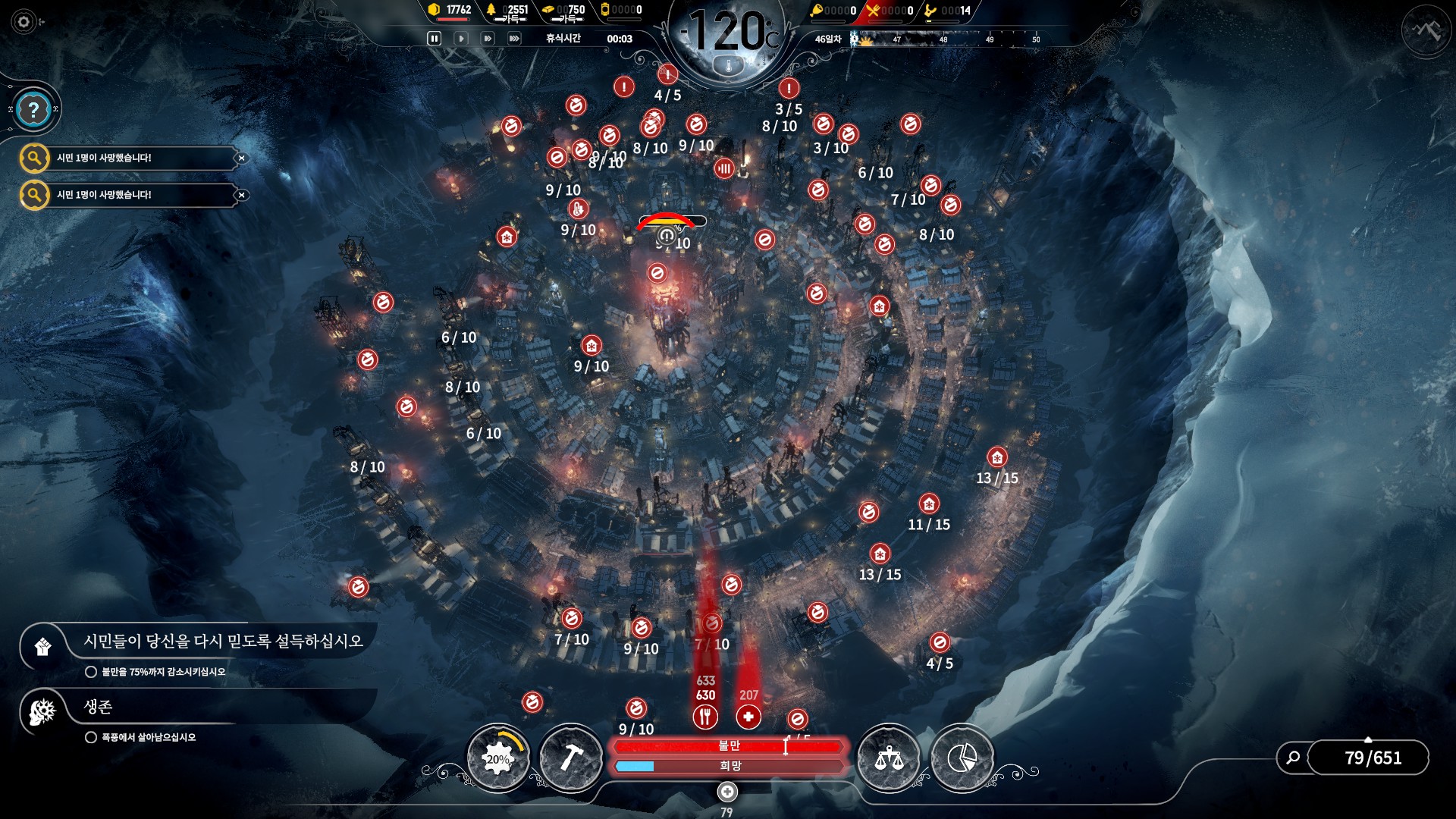Image resolution: width=1456 pixels, height=819 pixels.
Task: Pause the game speed
Action: point(435,39)
